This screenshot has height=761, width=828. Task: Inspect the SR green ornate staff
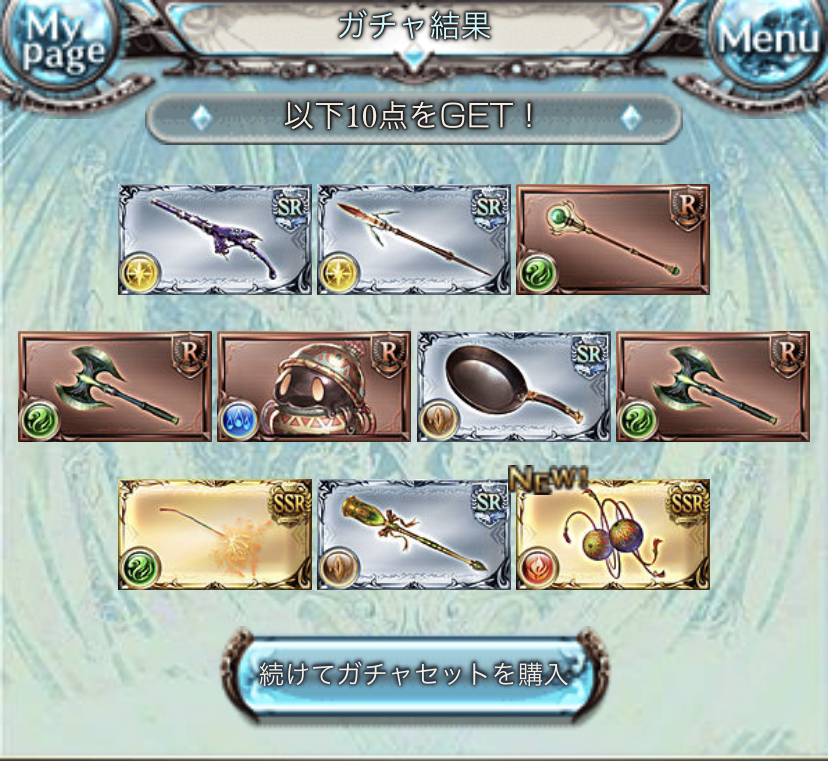413,534
